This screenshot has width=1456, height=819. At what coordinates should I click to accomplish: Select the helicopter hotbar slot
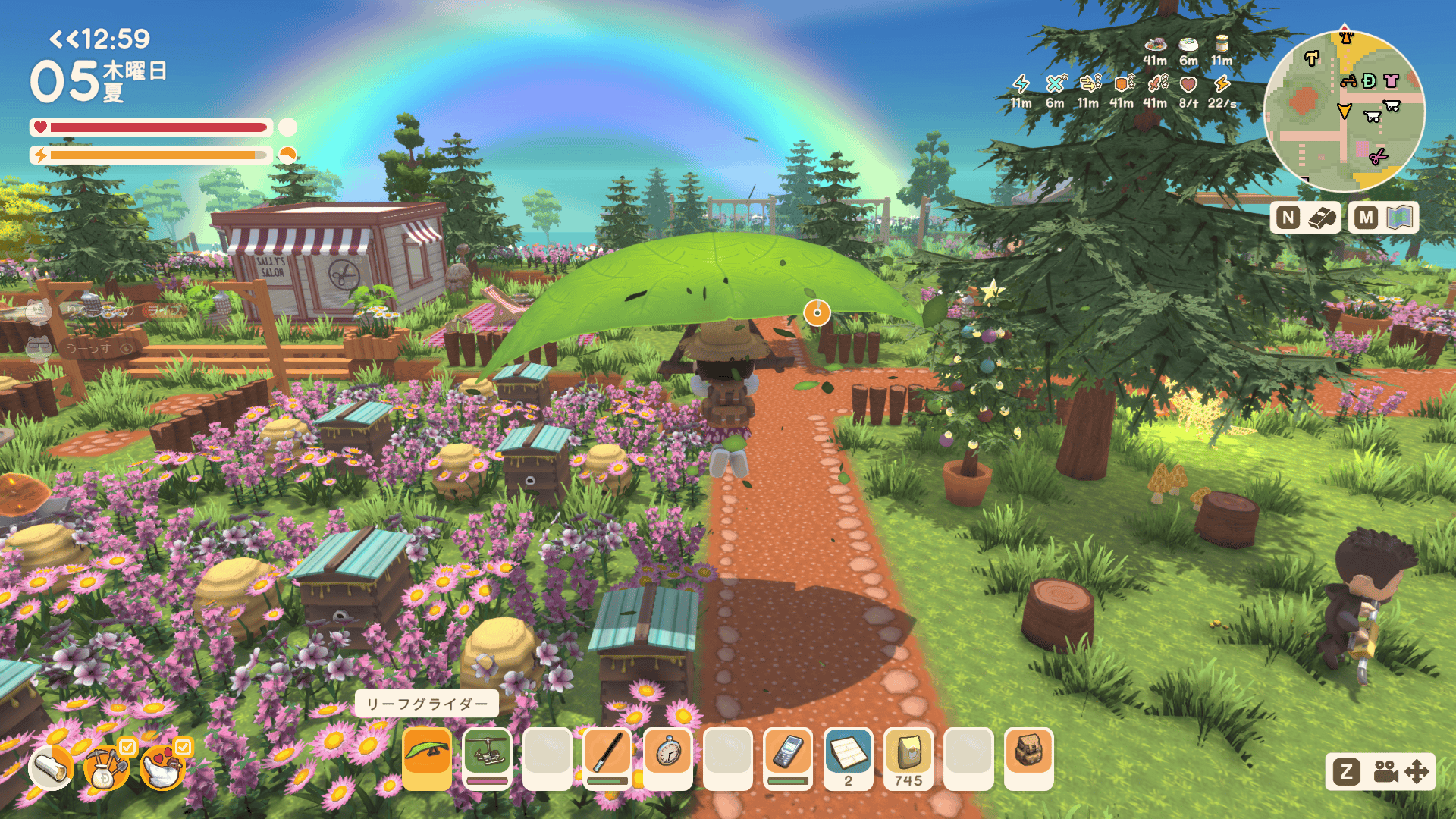(487, 758)
